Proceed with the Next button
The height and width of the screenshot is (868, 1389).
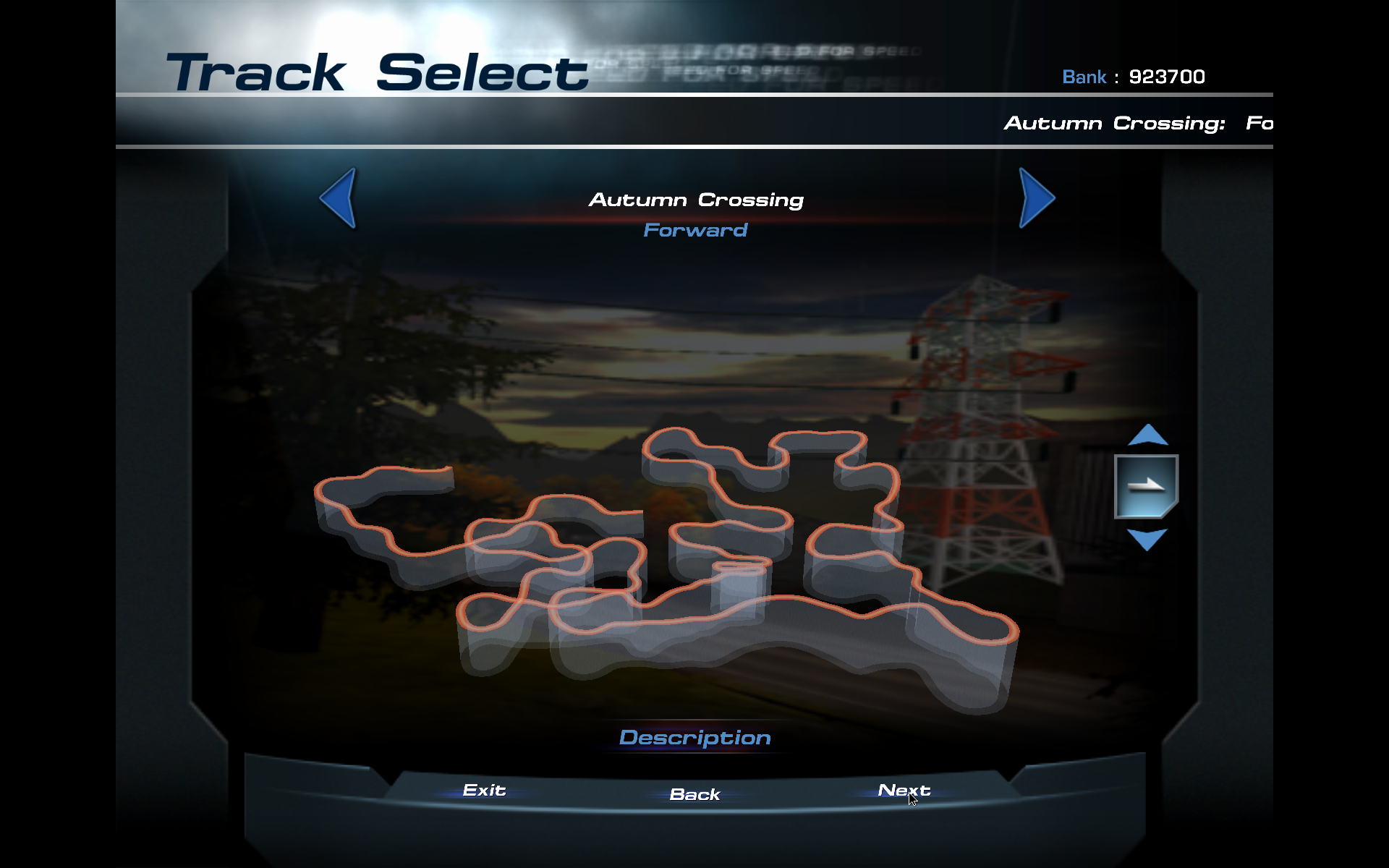tap(904, 791)
